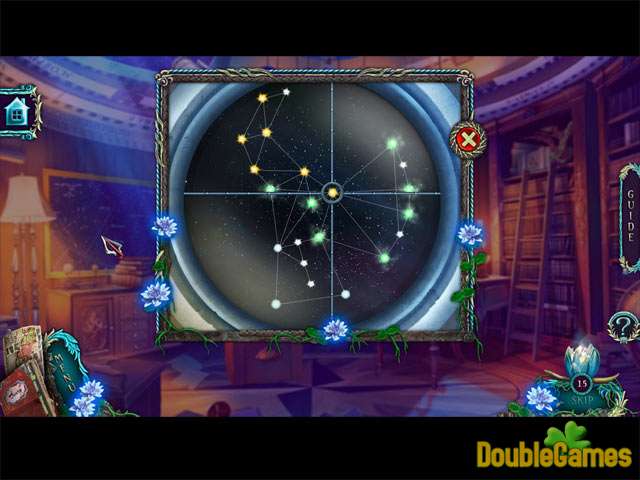Image resolution: width=640 pixels, height=480 pixels.
Task: Open the strategy GUIDE tab
Action: (629, 218)
